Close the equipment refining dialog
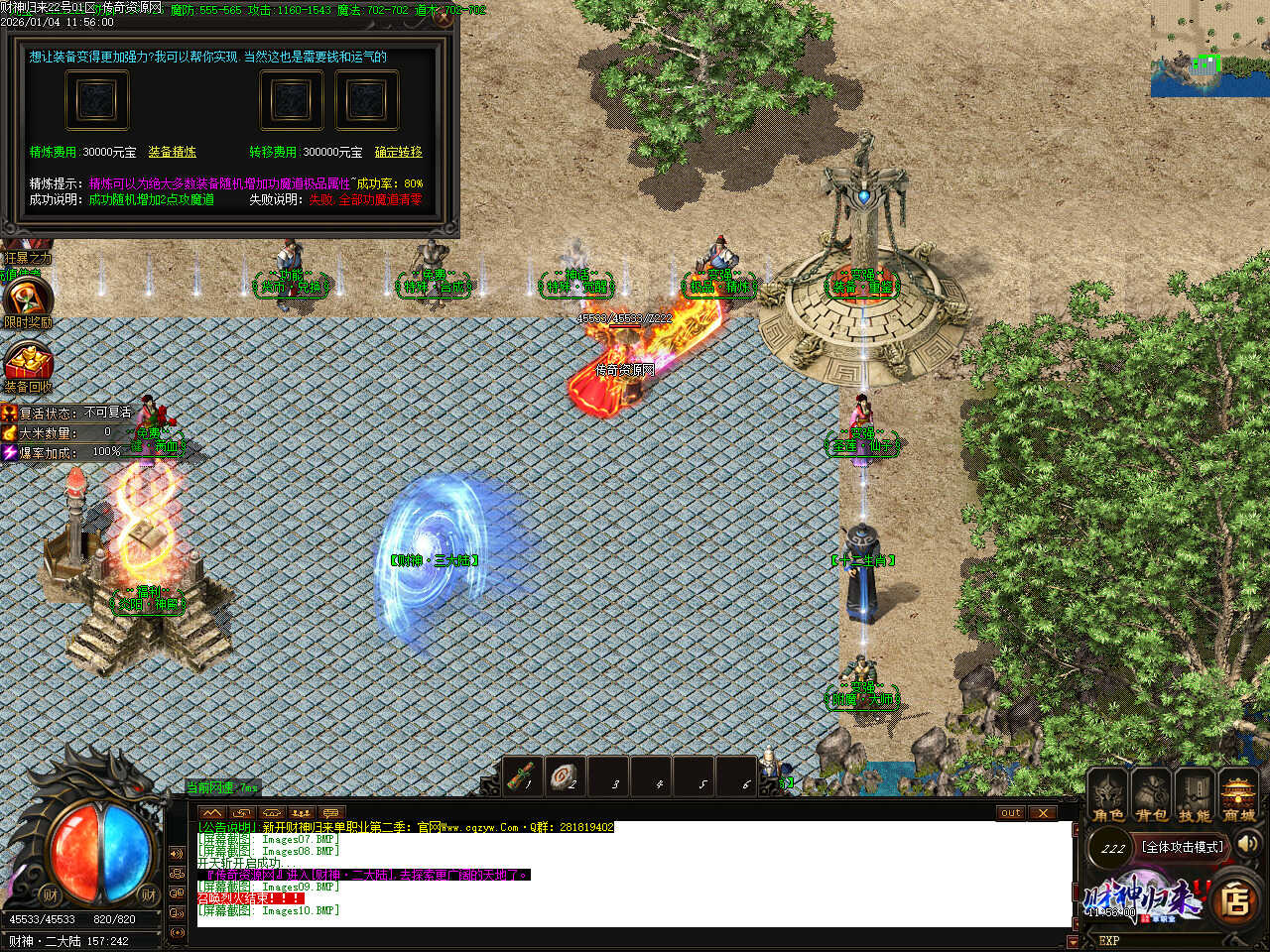 click(x=444, y=18)
